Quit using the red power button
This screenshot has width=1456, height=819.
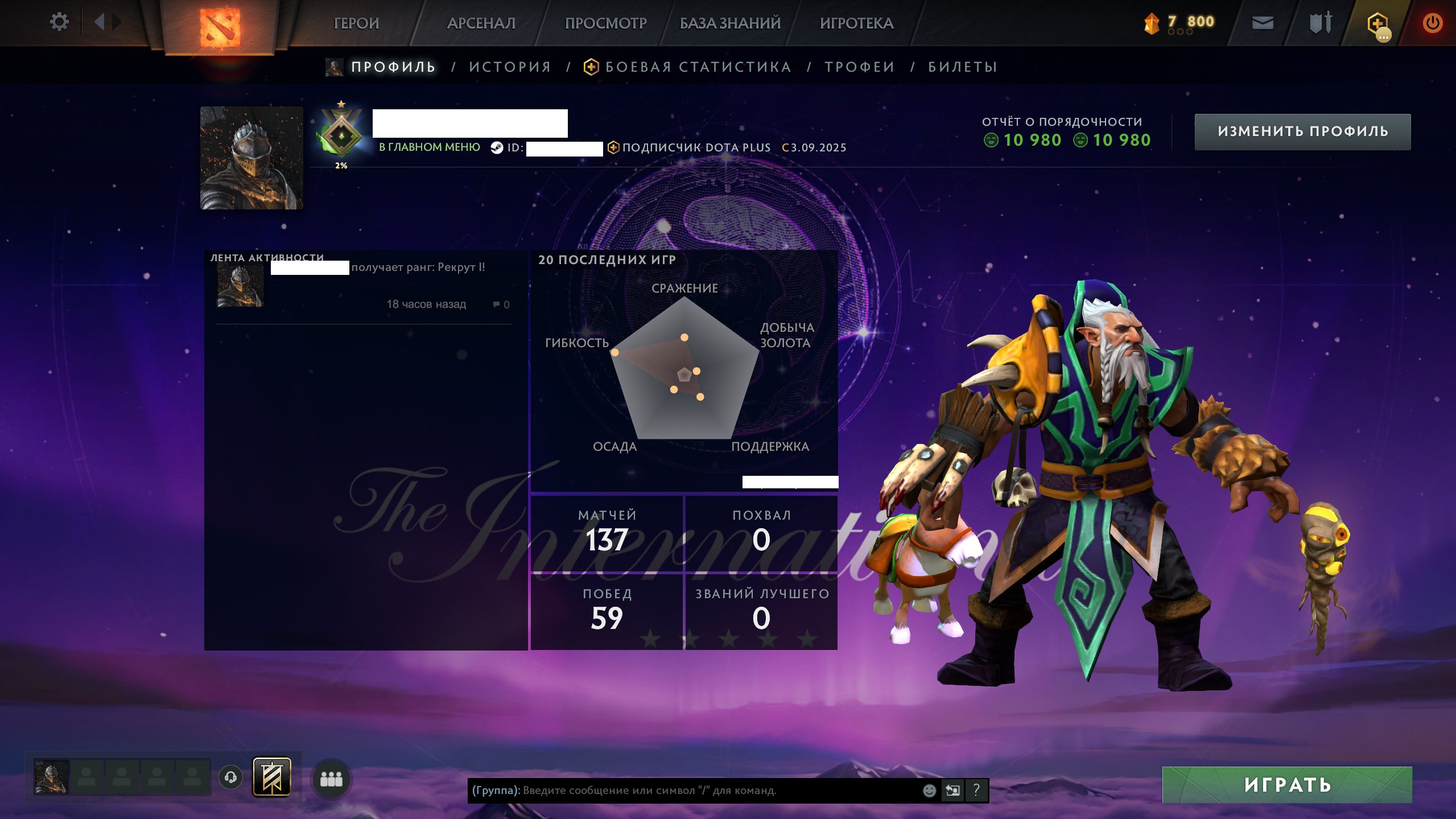tap(1432, 23)
